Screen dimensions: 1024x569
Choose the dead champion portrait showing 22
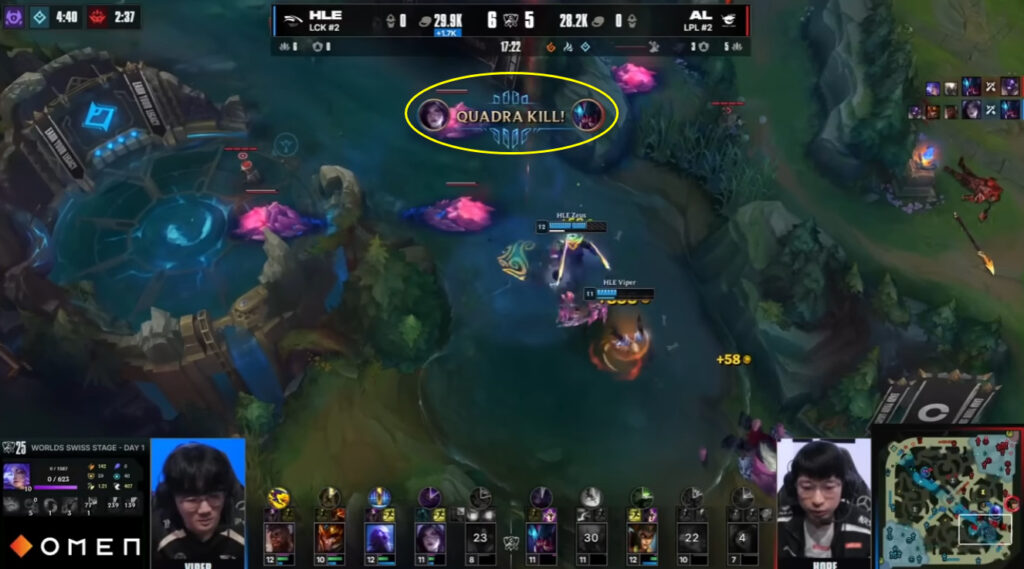(x=691, y=538)
